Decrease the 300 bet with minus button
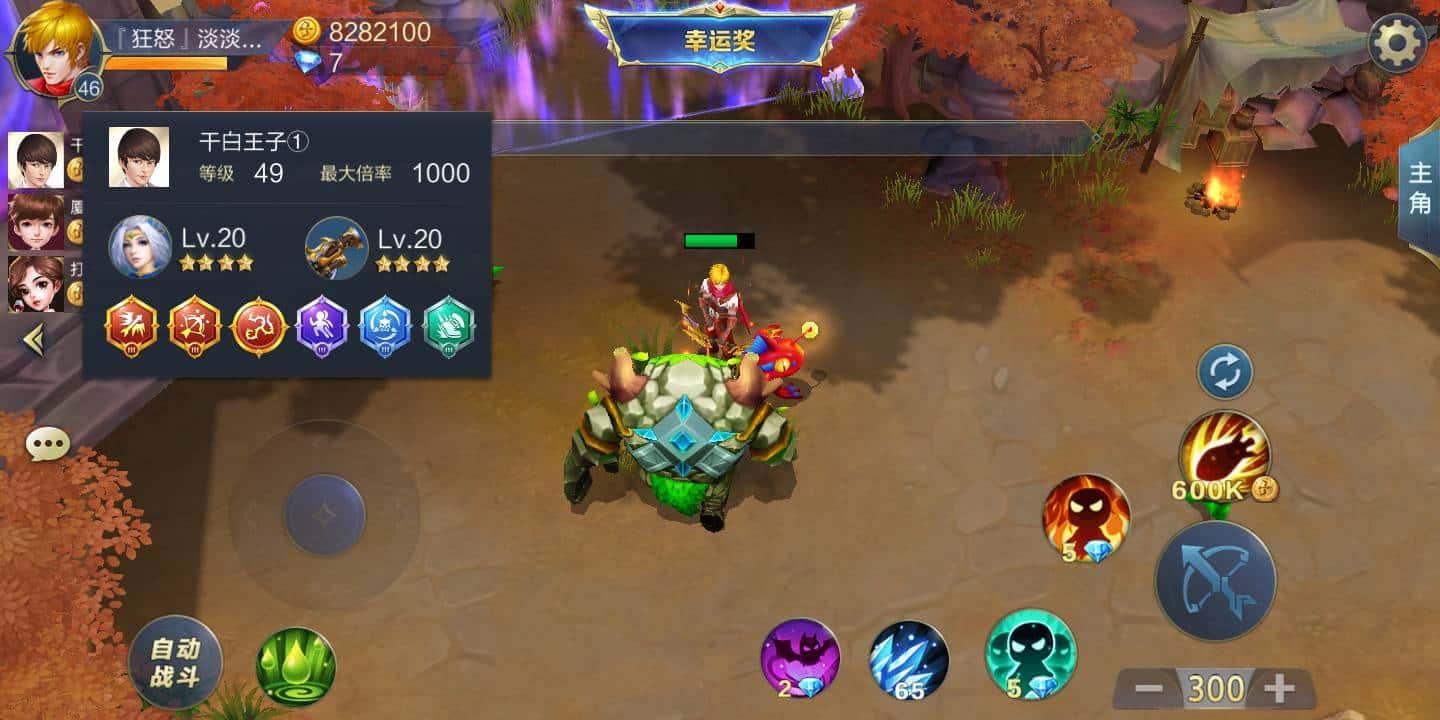The width and height of the screenshot is (1440, 720). (x=1150, y=688)
